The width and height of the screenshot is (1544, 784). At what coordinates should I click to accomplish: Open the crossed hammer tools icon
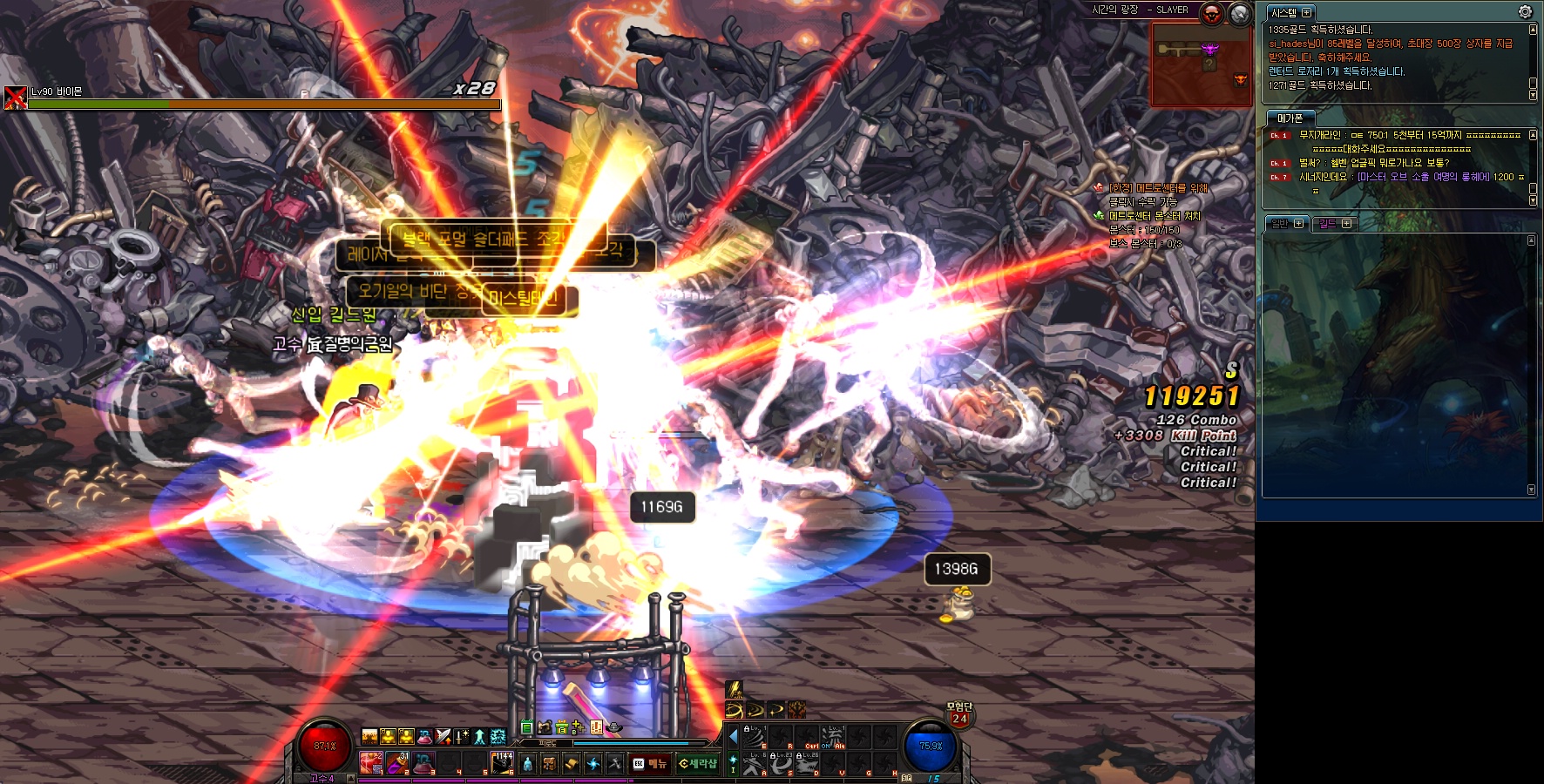(x=615, y=764)
